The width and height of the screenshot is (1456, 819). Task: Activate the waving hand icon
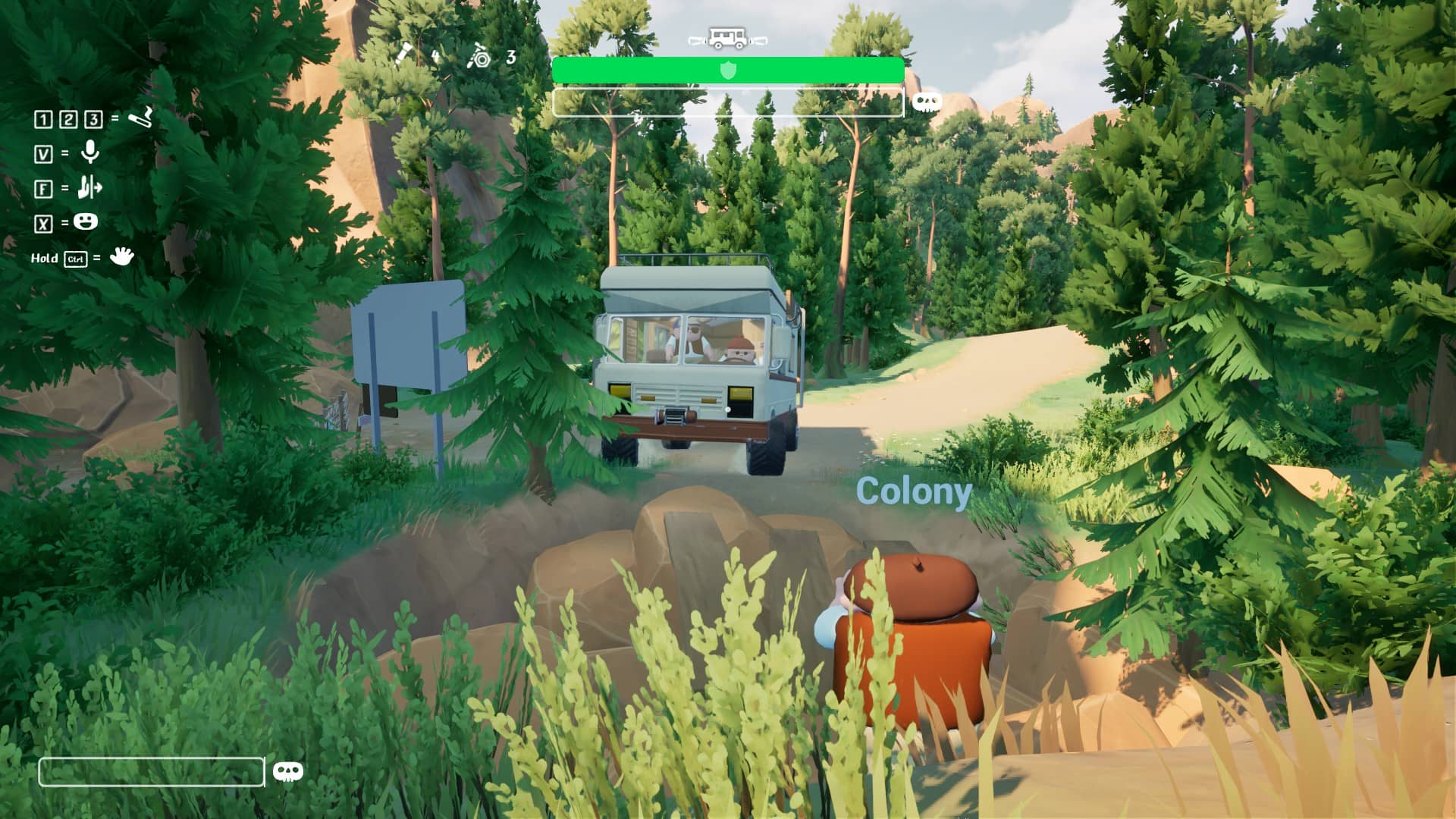coord(121,256)
